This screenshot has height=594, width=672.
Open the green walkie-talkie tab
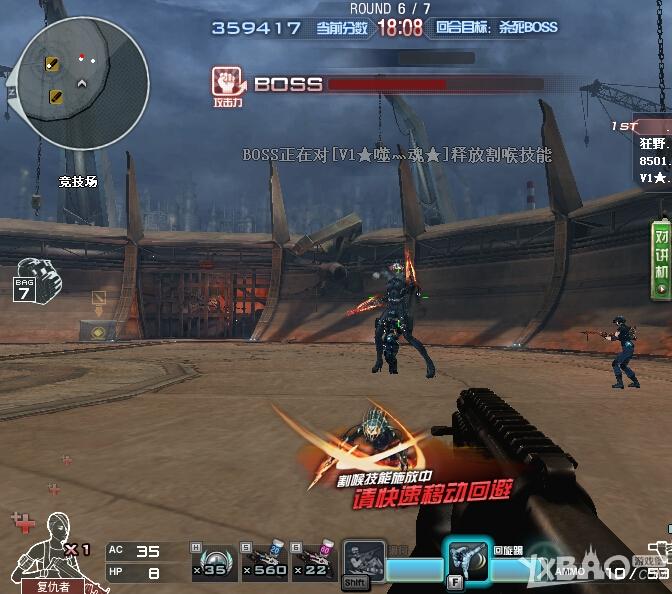click(x=661, y=258)
